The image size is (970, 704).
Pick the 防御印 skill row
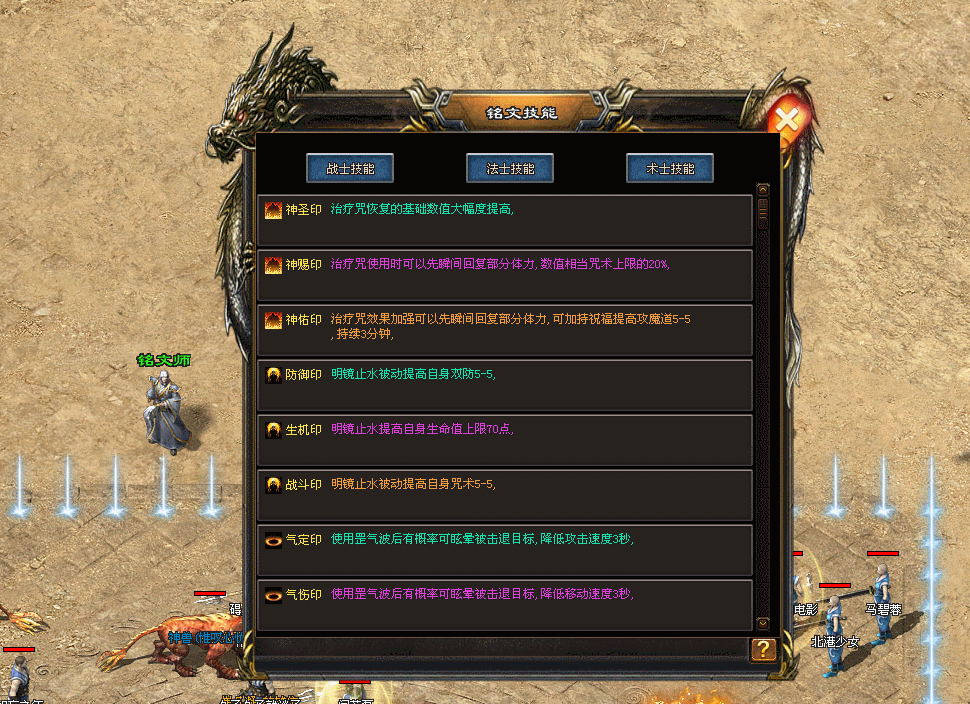(504, 385)
